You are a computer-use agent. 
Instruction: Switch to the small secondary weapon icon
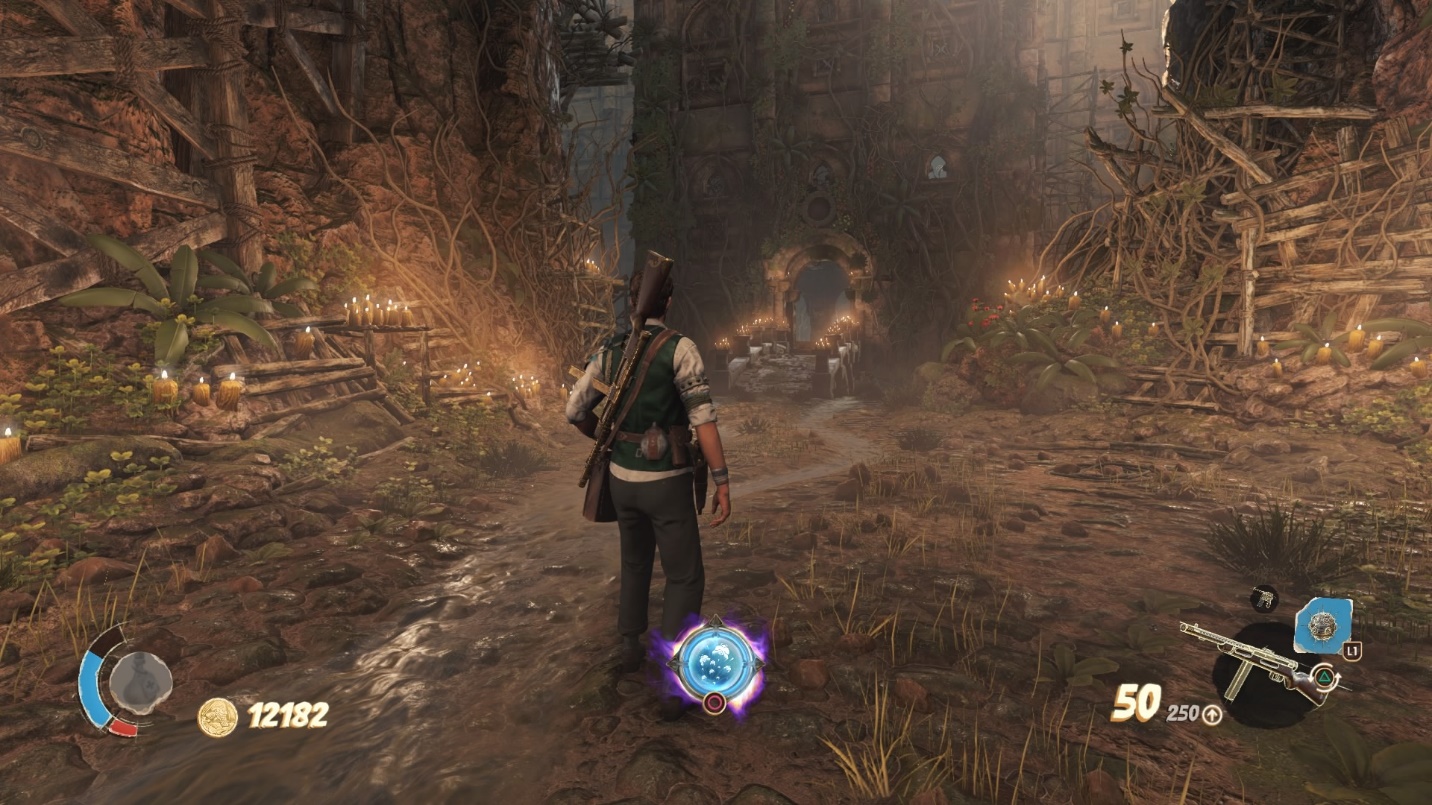coord(1264,598)
